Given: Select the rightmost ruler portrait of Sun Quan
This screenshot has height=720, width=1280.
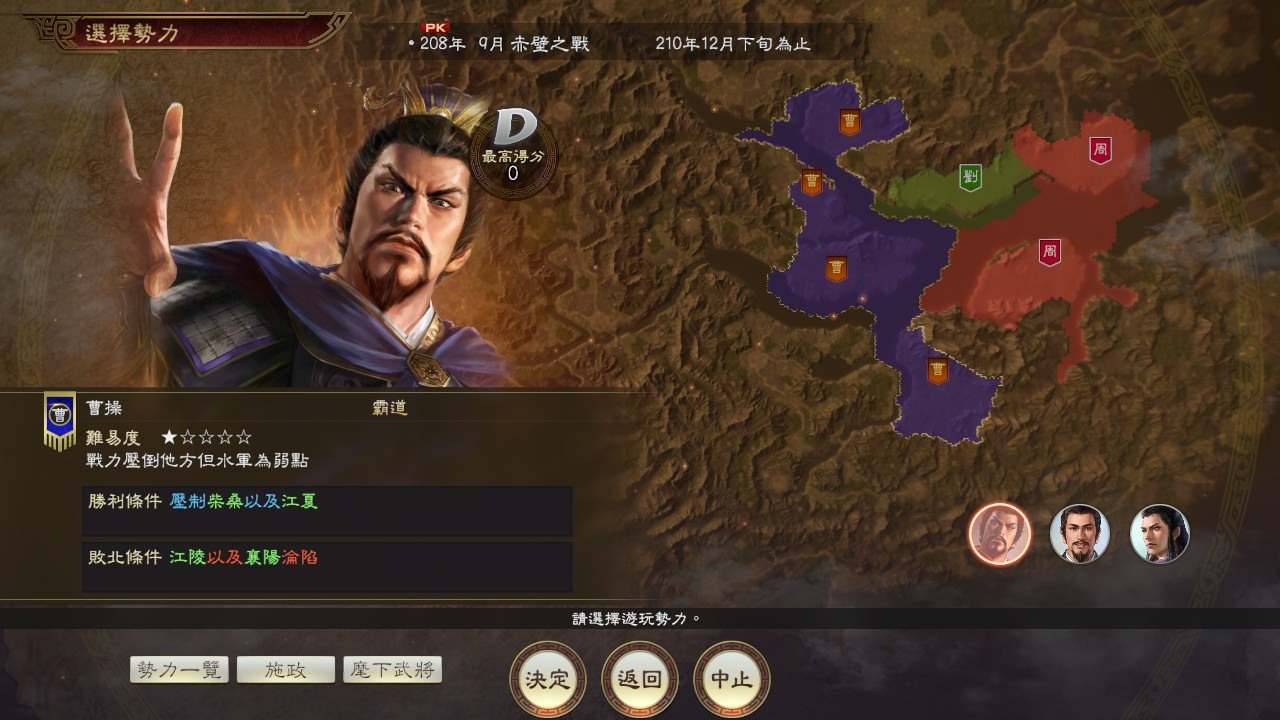Looking at the screenshot, I should 1158,535.
